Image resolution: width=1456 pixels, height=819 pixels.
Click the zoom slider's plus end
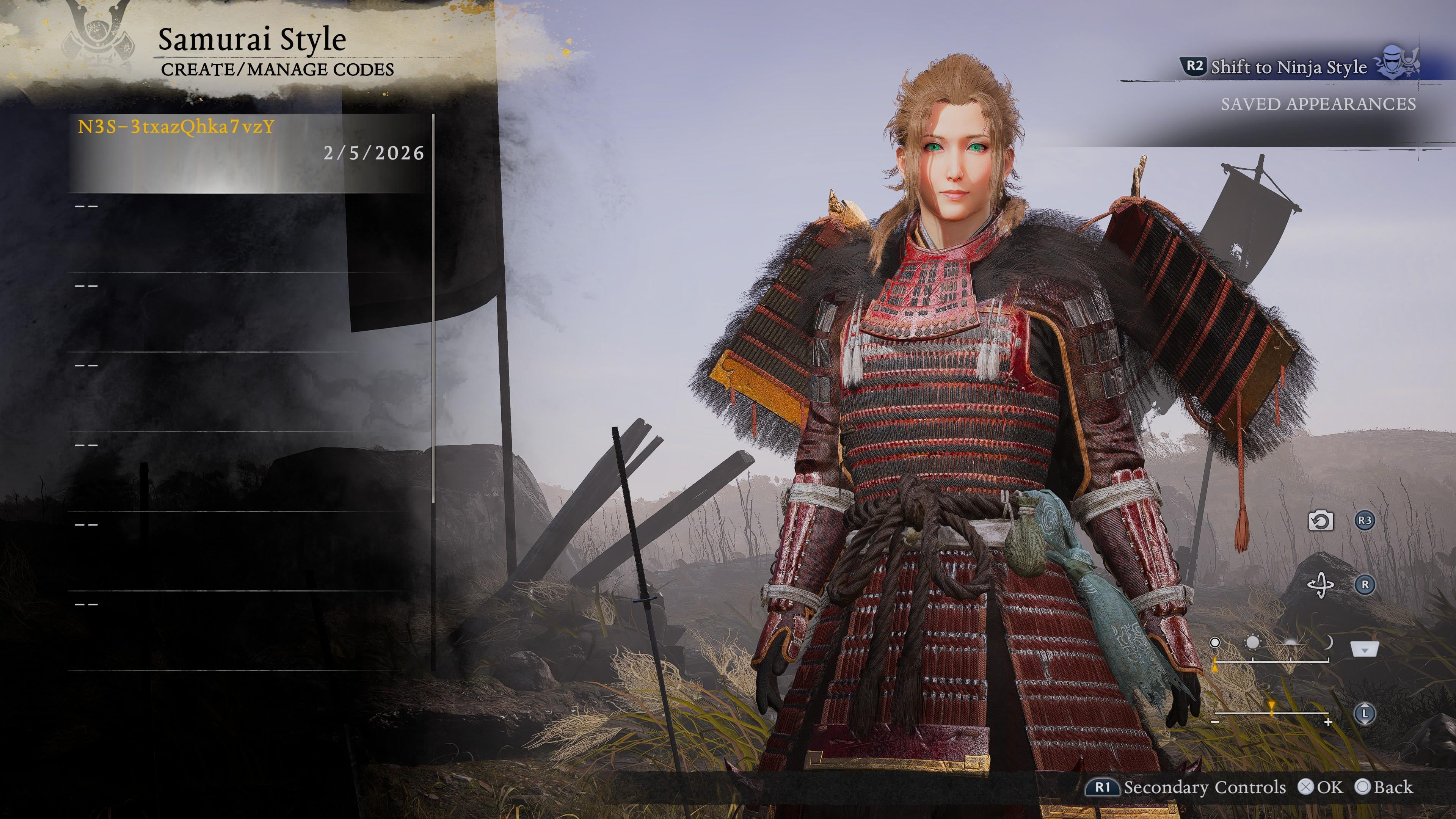[1328, 722]
